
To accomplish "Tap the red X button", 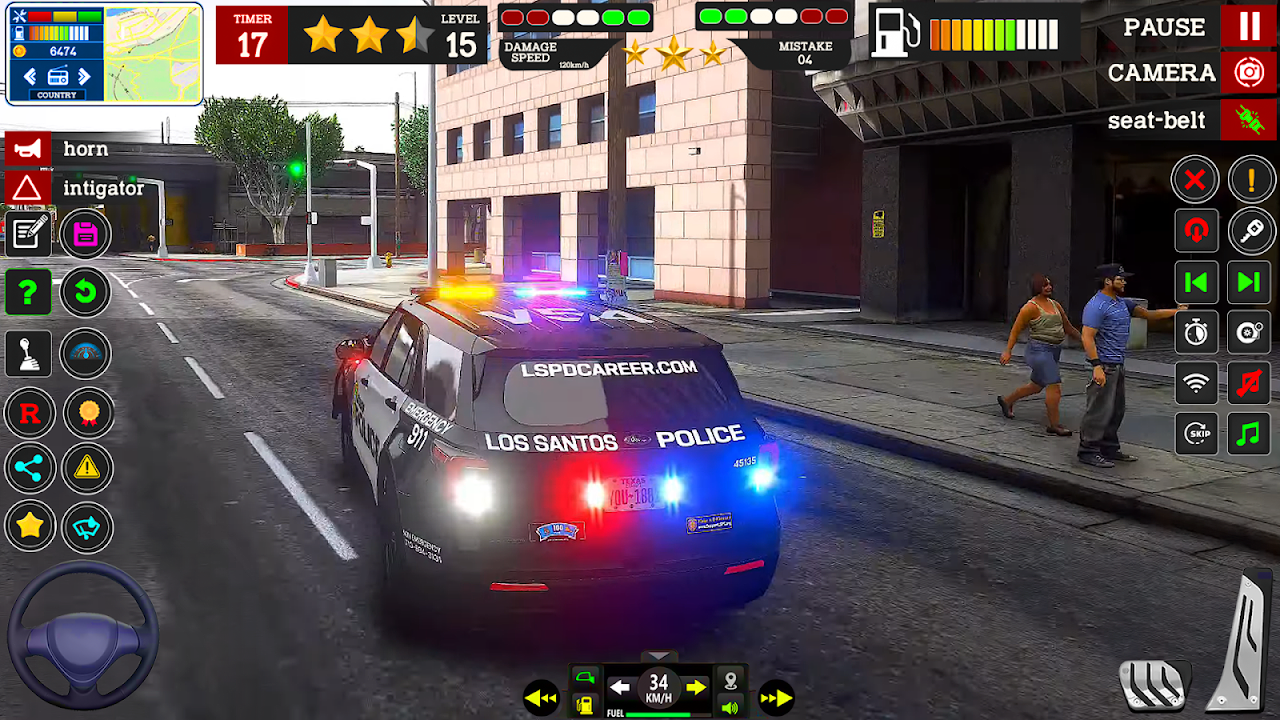I will tap(1195, 181).
